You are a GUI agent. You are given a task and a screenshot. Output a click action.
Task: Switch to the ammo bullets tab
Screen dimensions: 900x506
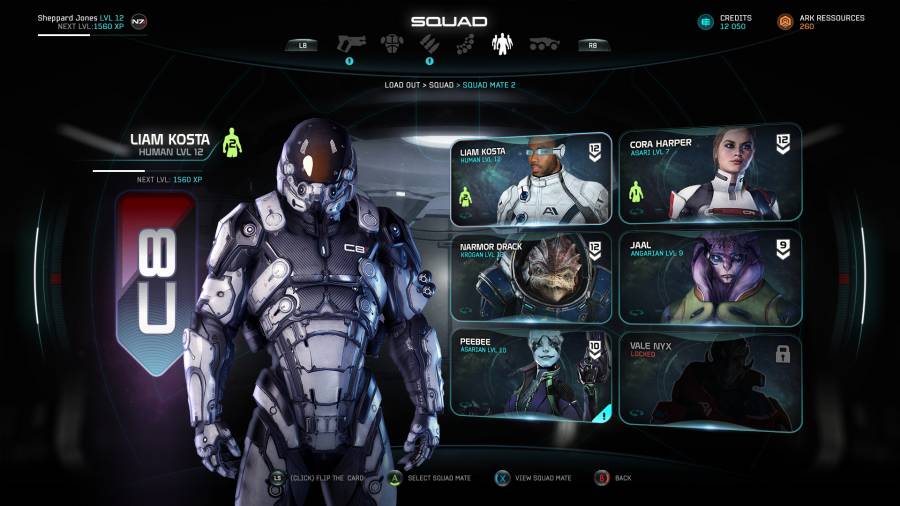(x=428, y=43)
